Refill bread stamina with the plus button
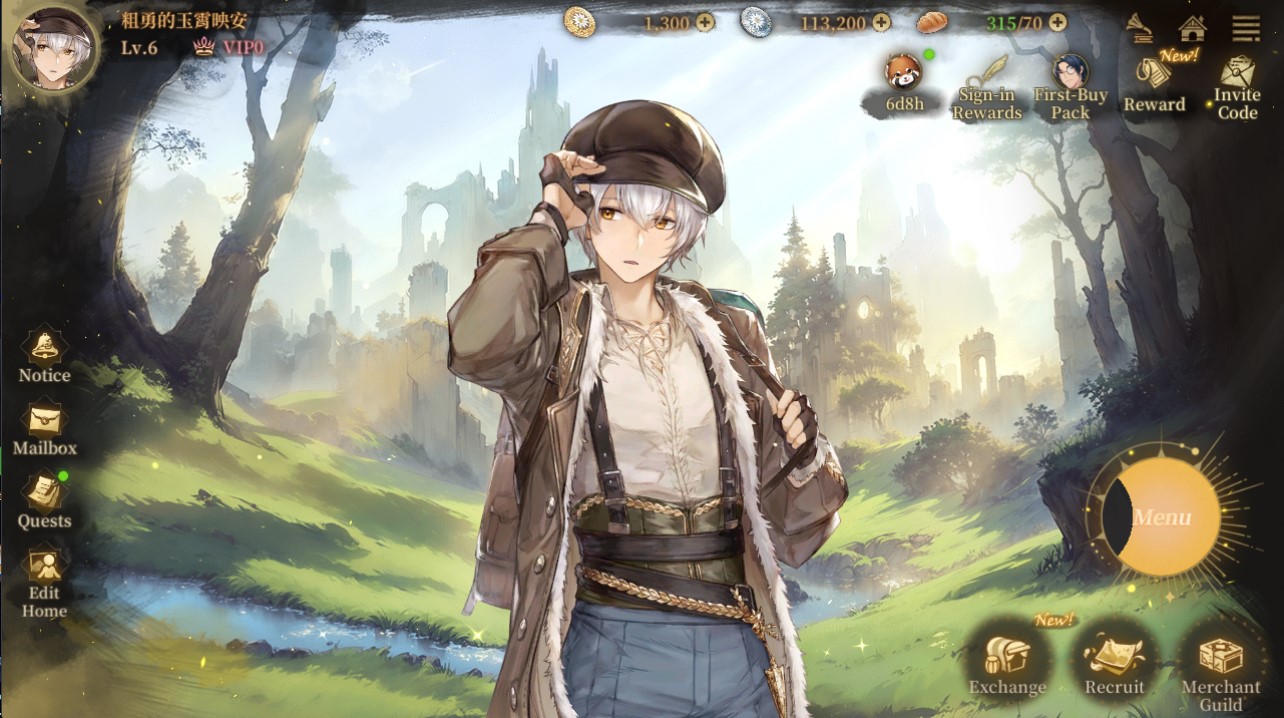 pos(1057,22)
